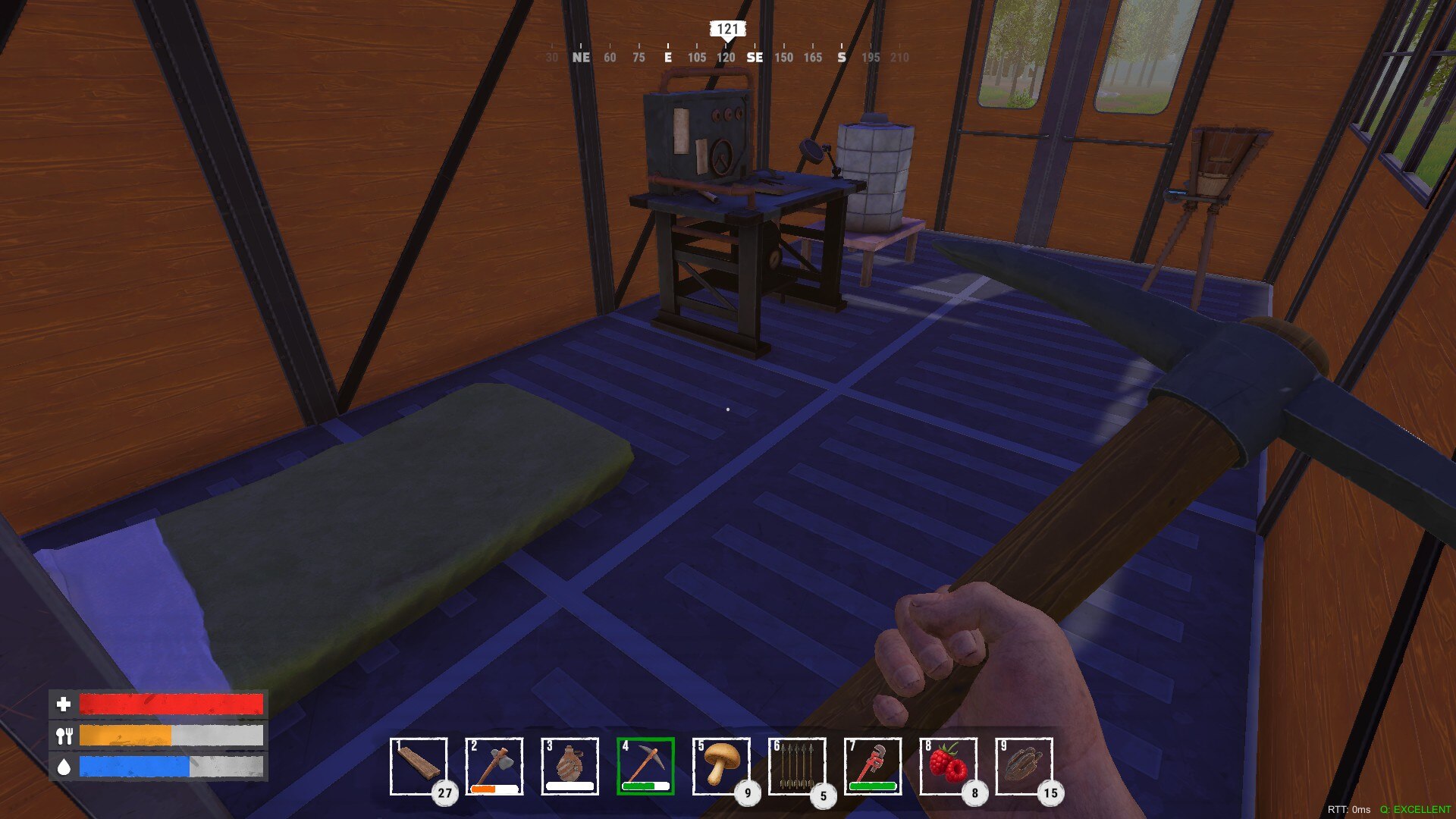Equip the stone axe from the hotbar
Screen dimensions: 1456x819
point(494,766)
